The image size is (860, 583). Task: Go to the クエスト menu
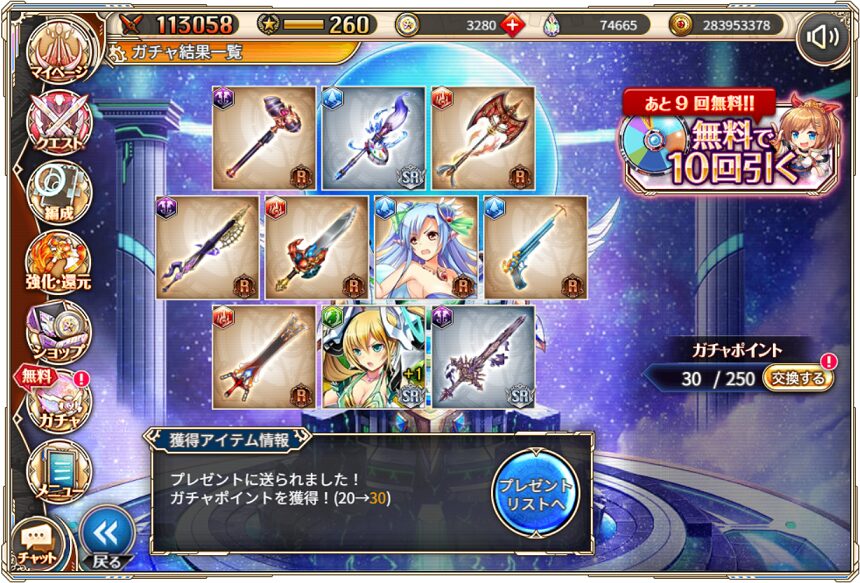coord(59,125)
